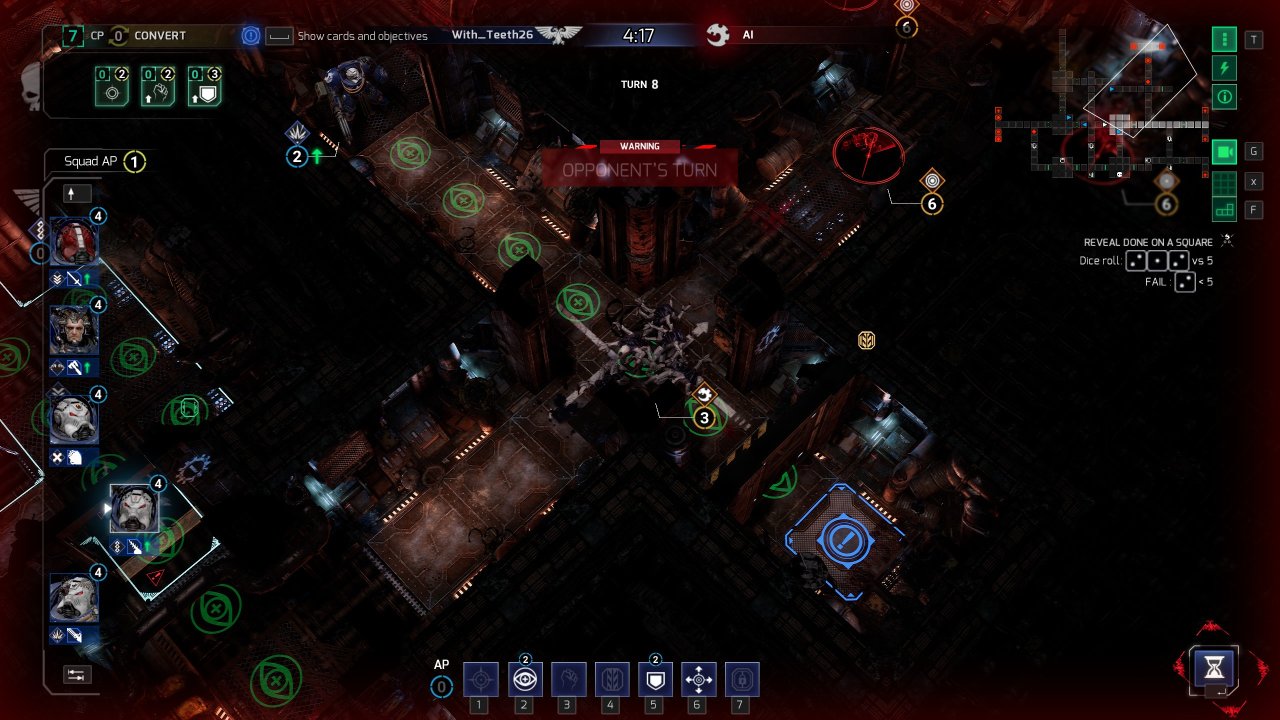Choose the four-arrow move ability
Image resolution: width=1280 pixels, height=720 pixels.
698,680
